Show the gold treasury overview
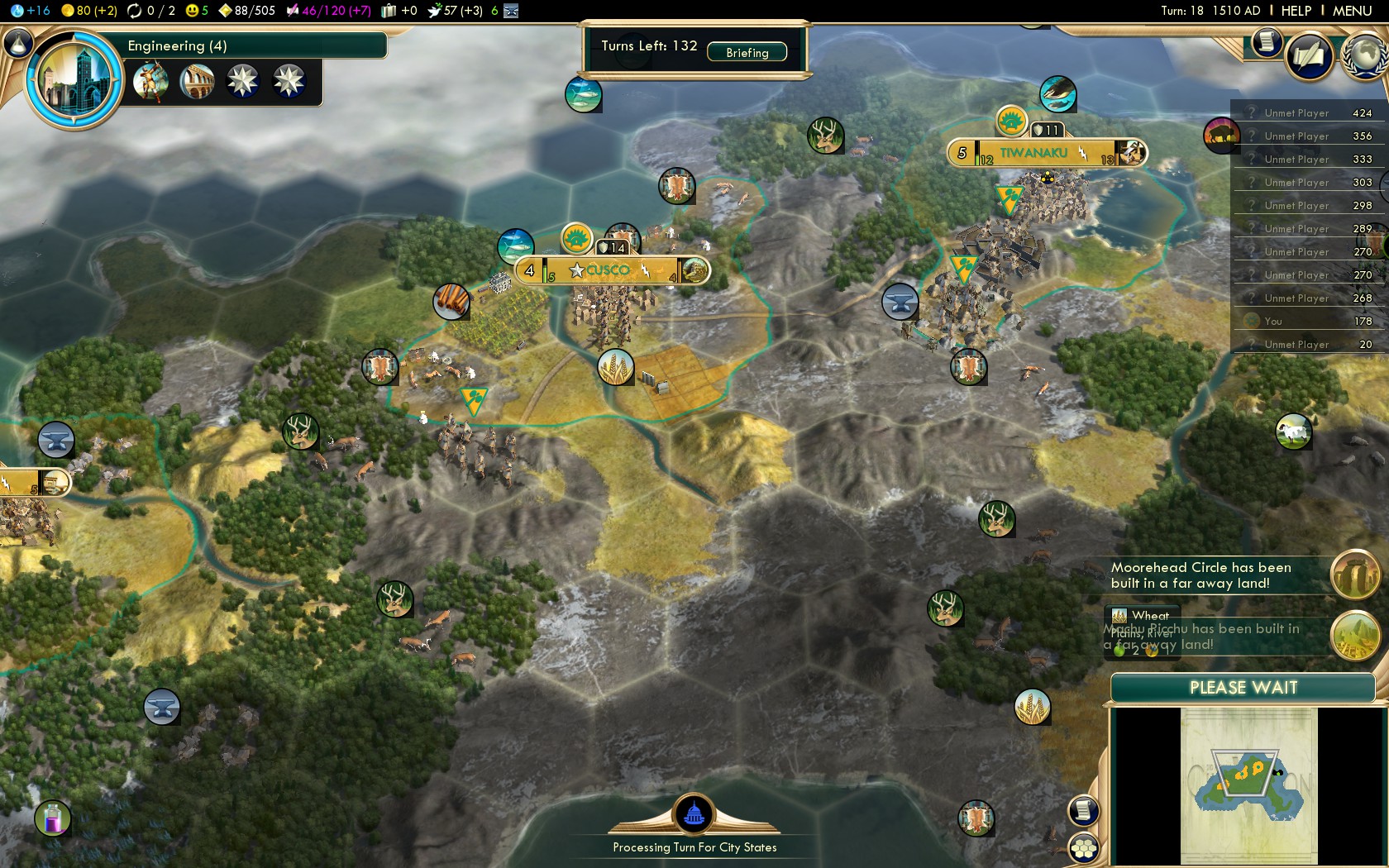 click(89, 11)
